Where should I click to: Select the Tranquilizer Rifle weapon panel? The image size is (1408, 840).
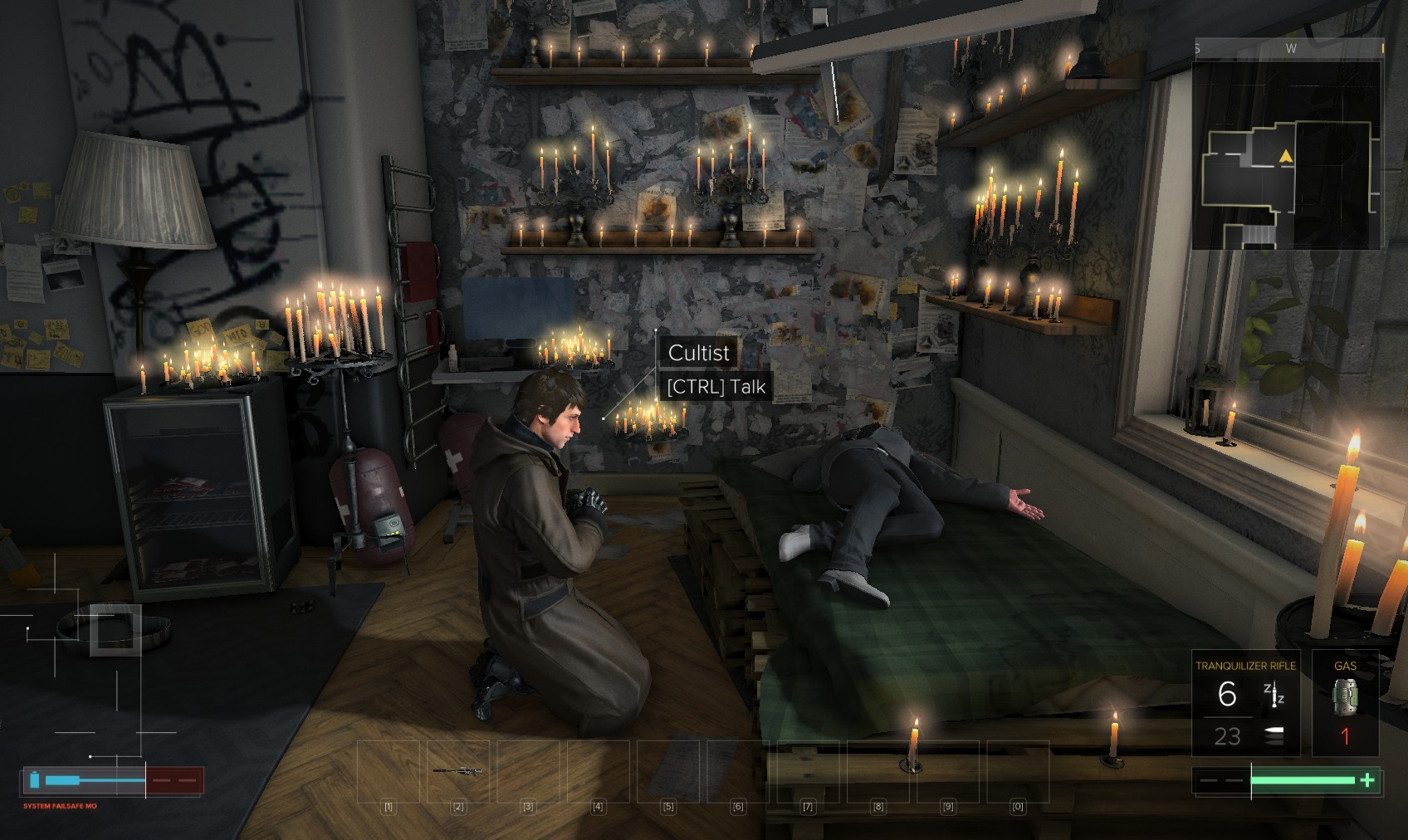pyautogui.click(x=1245, y=703)
